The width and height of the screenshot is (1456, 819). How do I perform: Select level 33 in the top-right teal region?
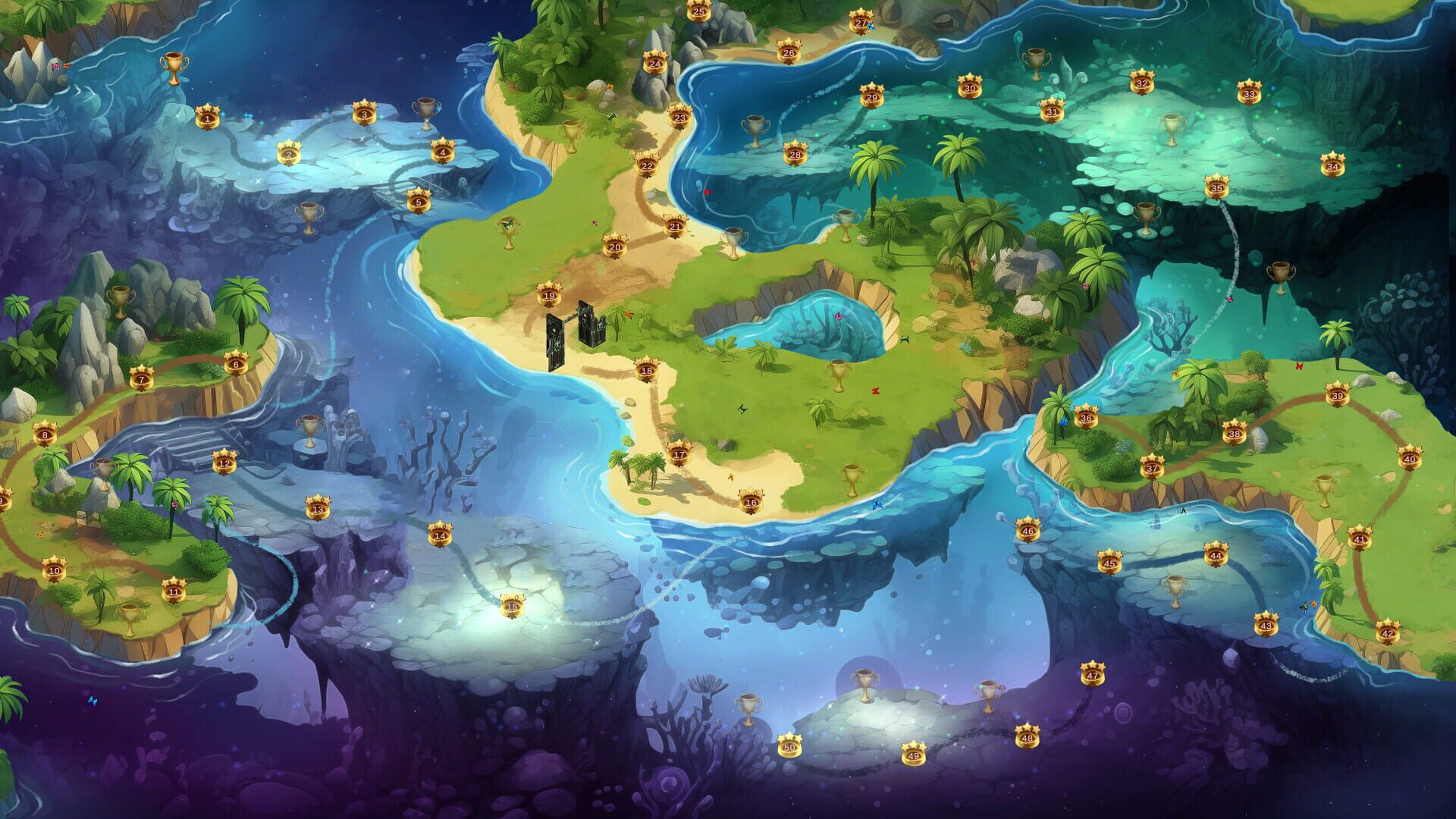1251,93
